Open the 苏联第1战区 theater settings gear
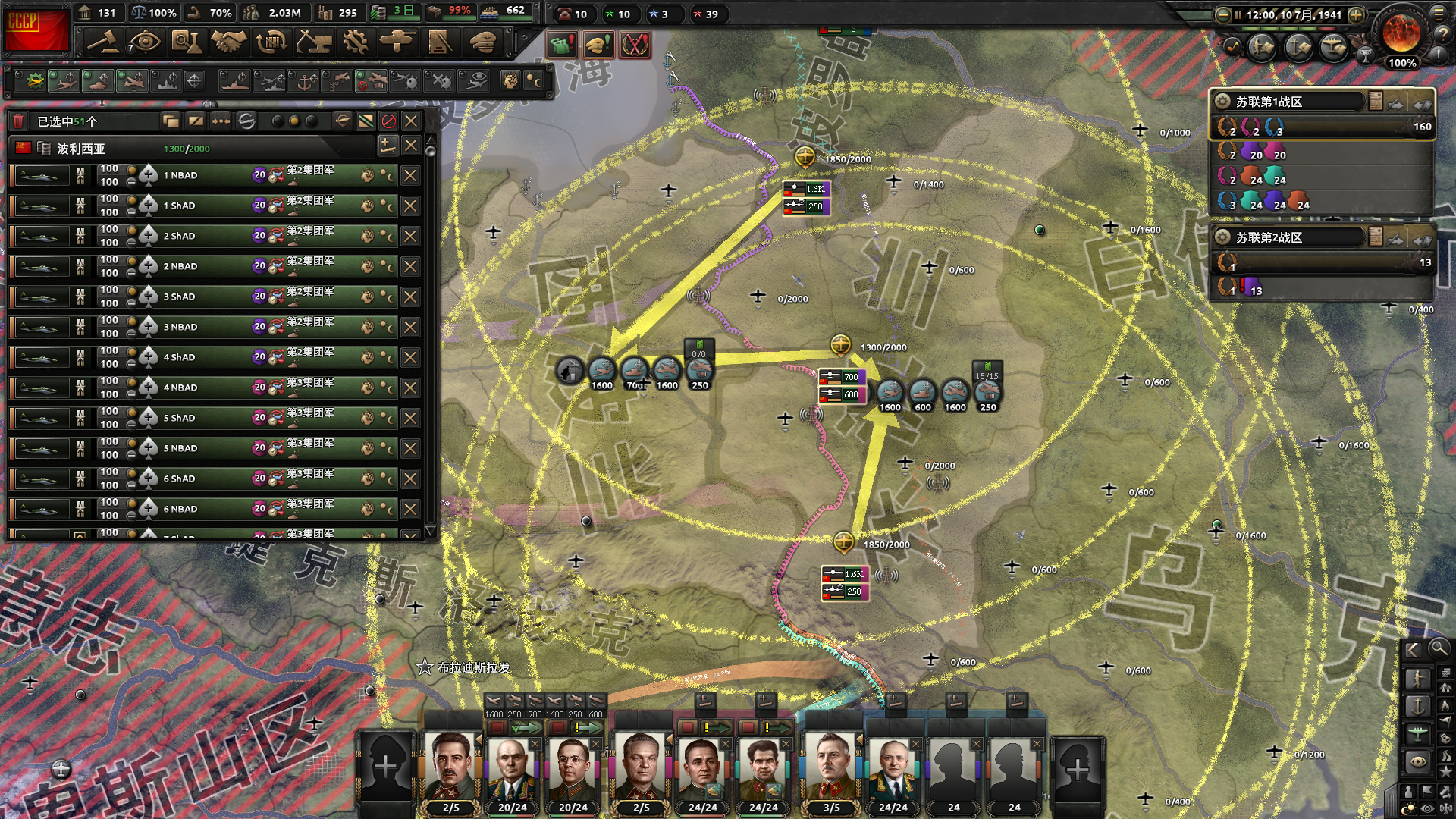Screen dimensions: 1456x819 pos(1222,102)
